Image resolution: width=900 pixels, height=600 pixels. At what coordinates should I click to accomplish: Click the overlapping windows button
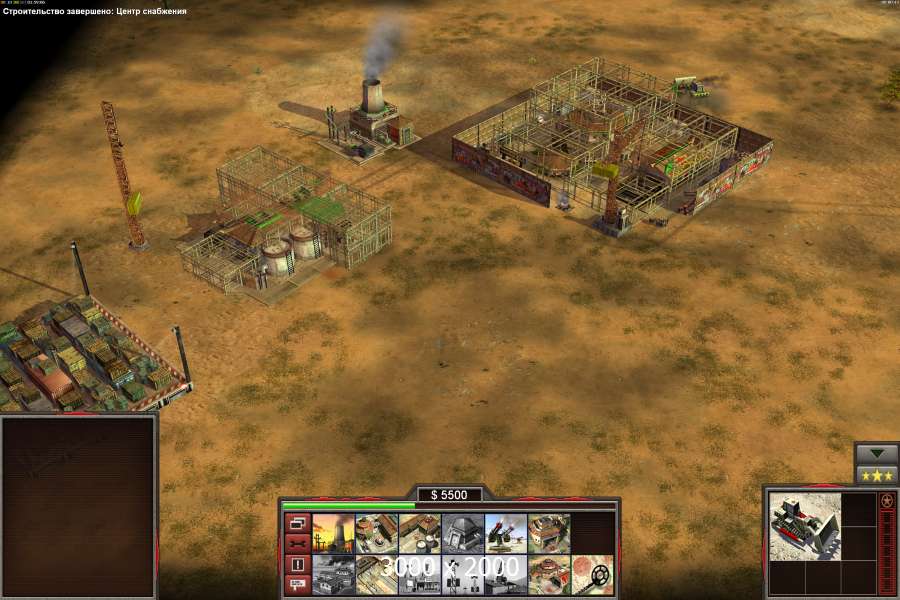coord(297,523)
